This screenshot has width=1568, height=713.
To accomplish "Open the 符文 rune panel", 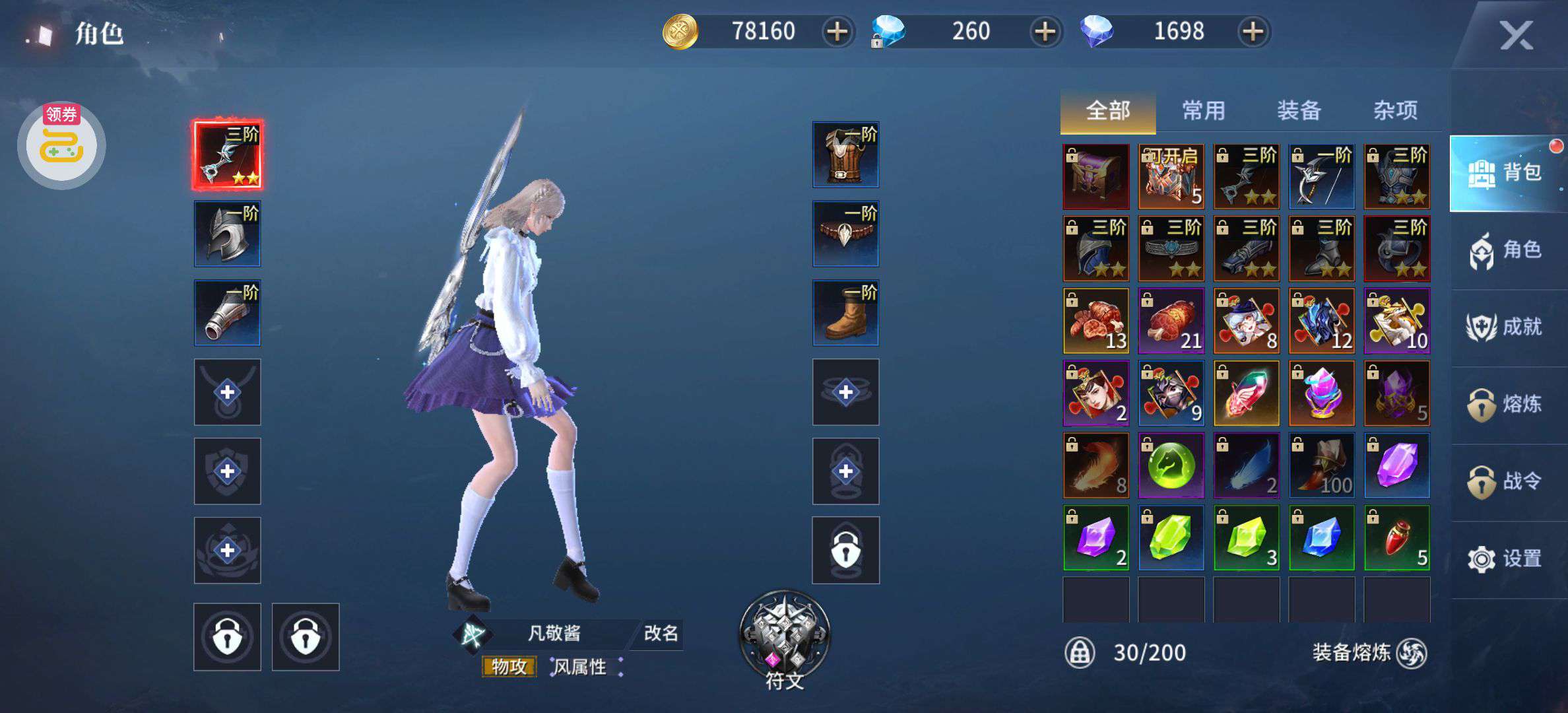I will coord(784,638).
